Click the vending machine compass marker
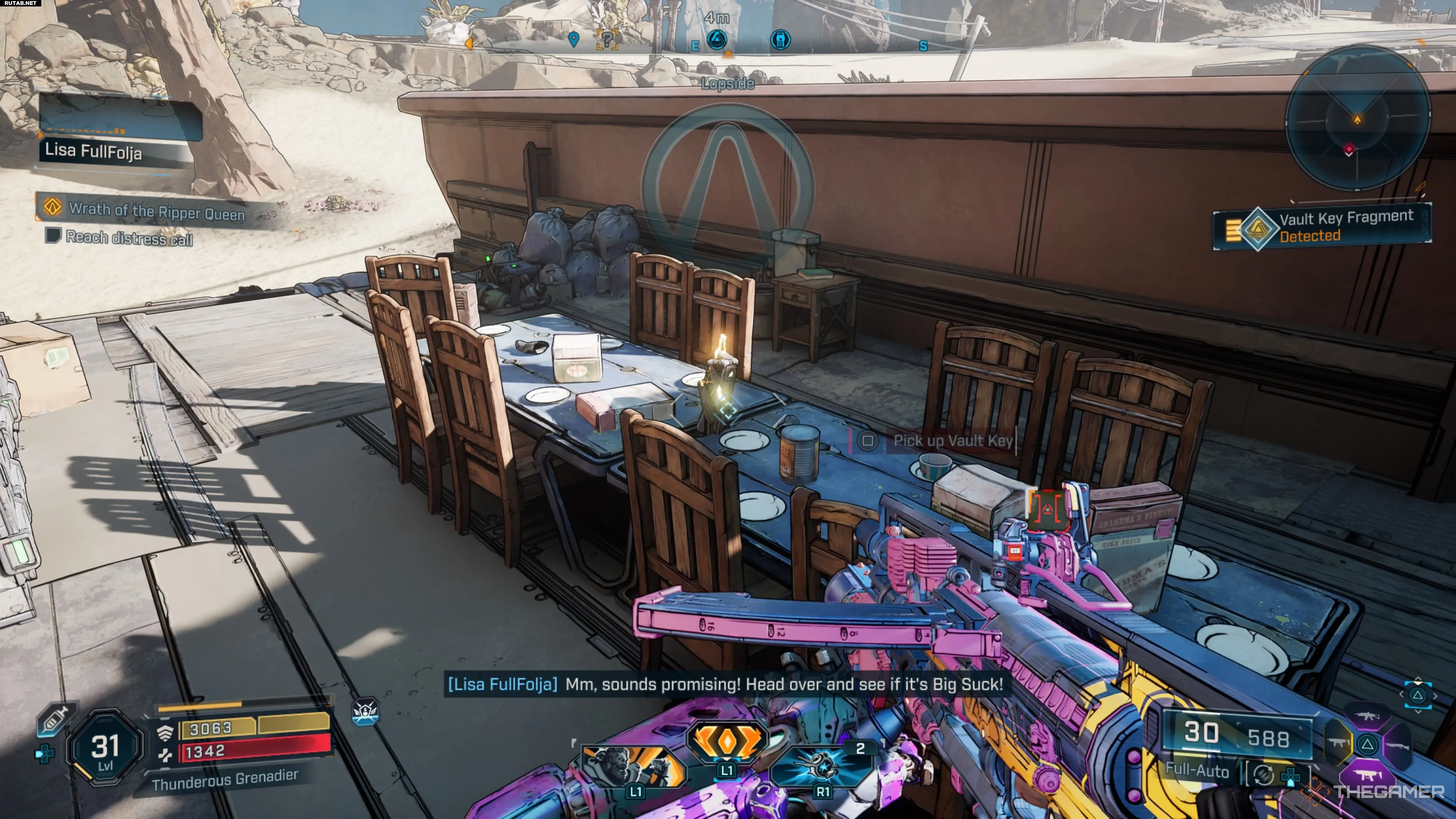This screenshot has width=1456, height=819. 780,39
